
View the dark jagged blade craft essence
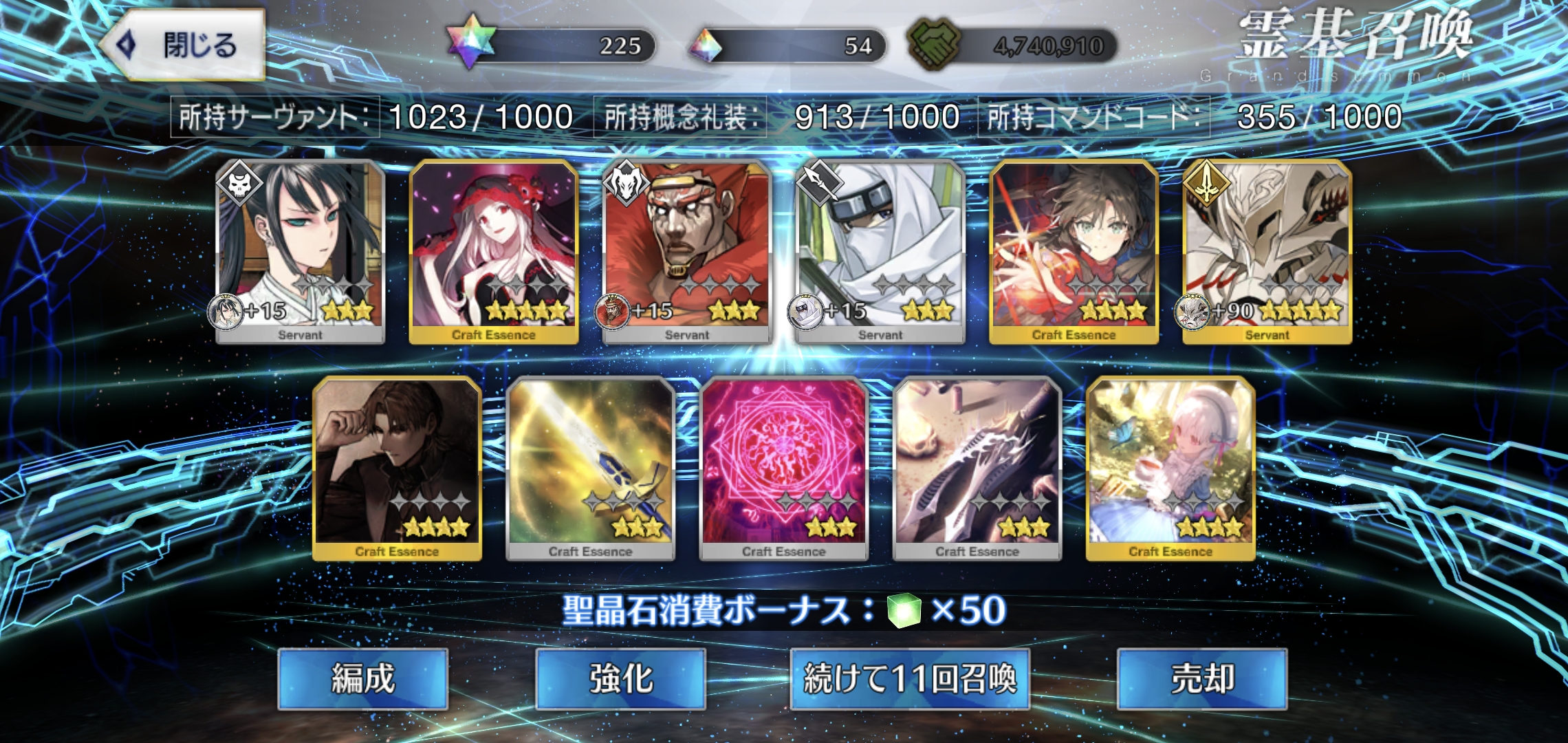tap(977, 468)
